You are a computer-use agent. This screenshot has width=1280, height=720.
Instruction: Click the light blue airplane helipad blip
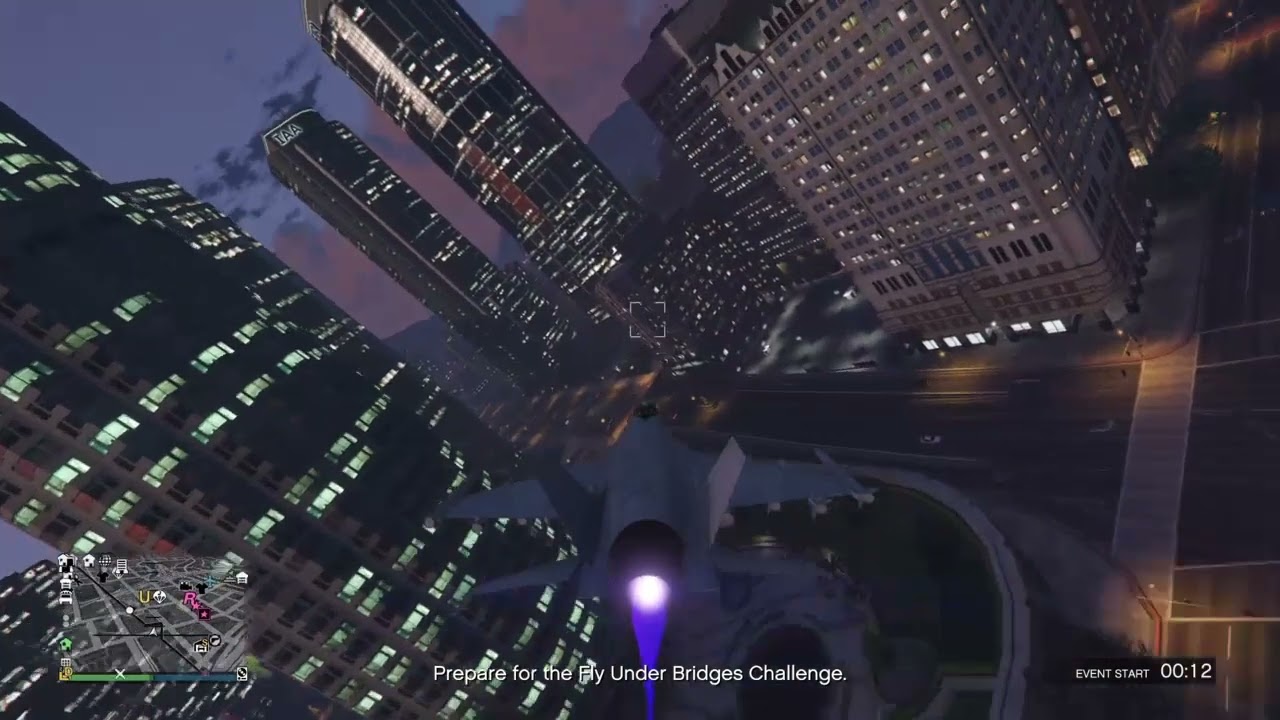pos(210,580)
